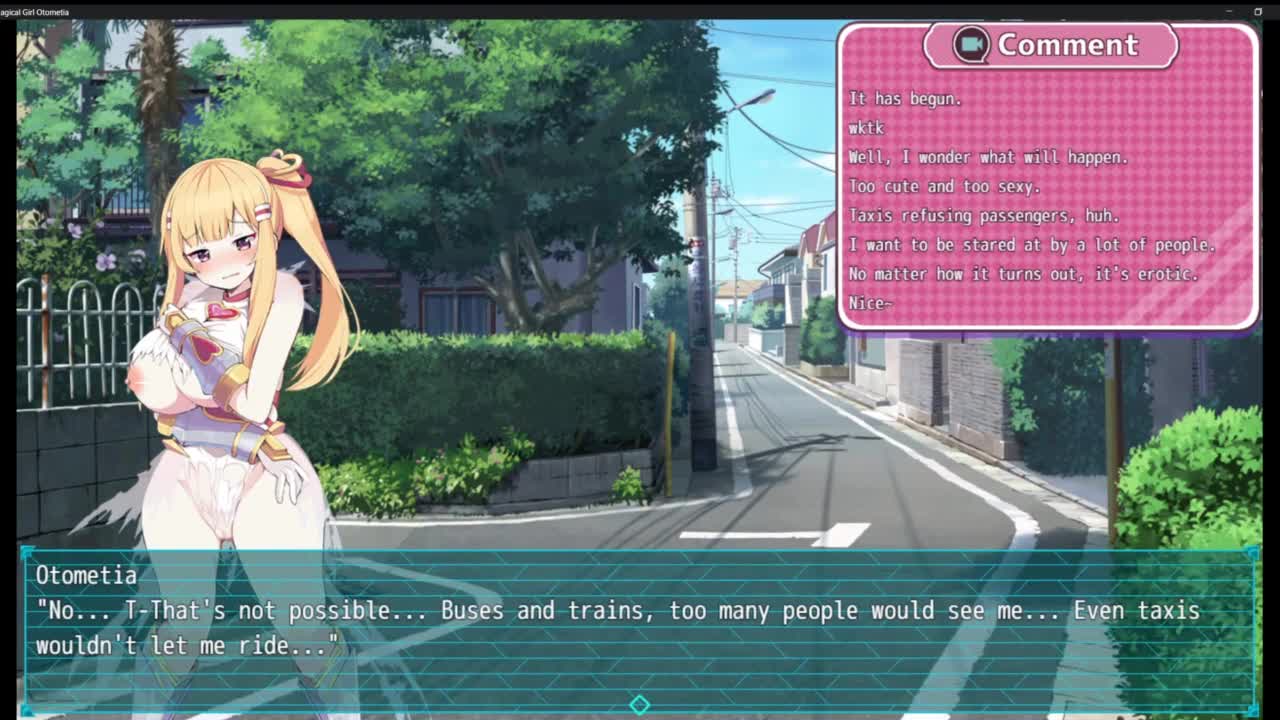Click the Comment panel header
This screenshot has height=720, width=1280.
click(1049, 45)
